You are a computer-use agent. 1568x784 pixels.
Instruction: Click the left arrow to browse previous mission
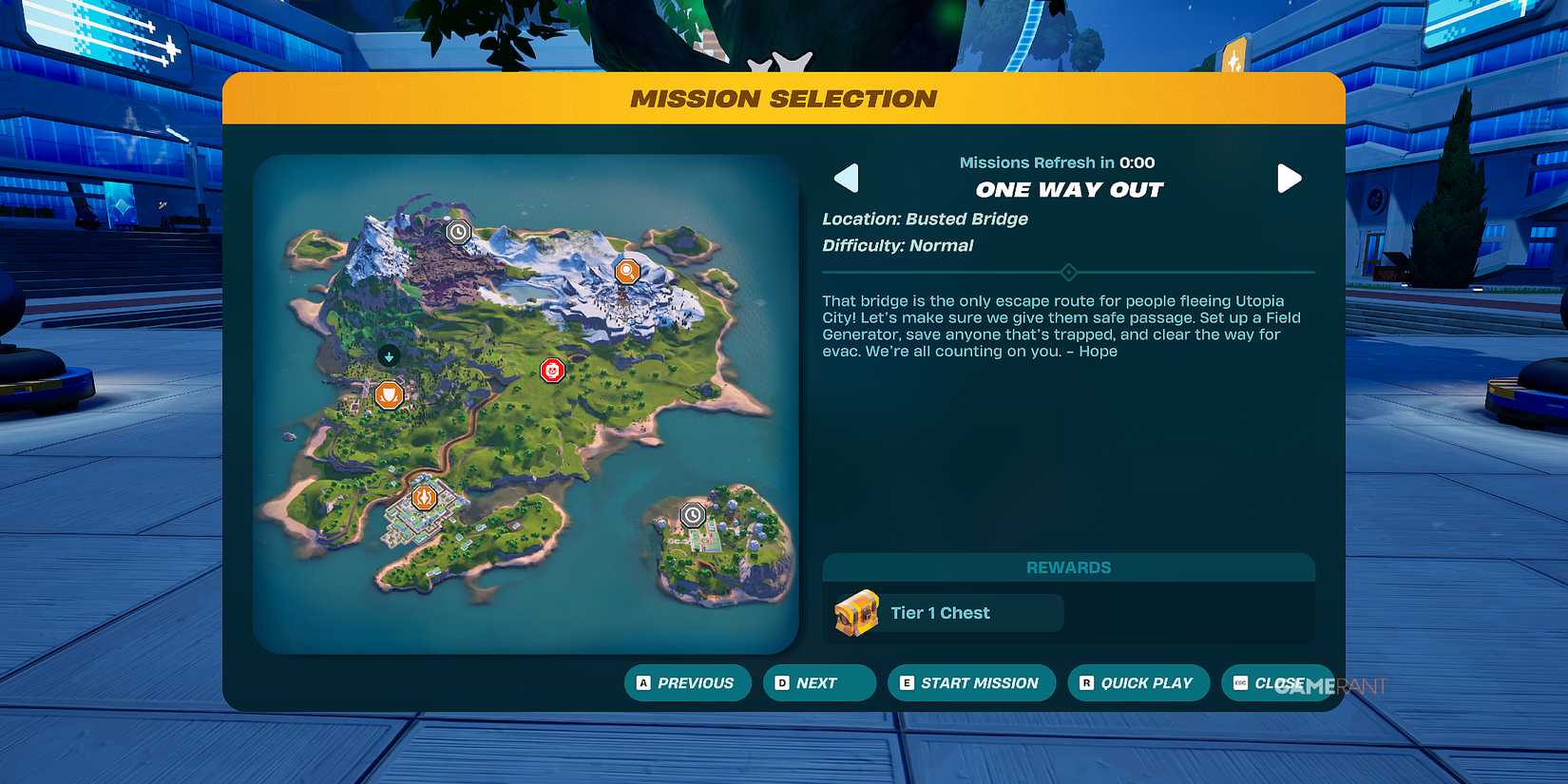[846, 178]
